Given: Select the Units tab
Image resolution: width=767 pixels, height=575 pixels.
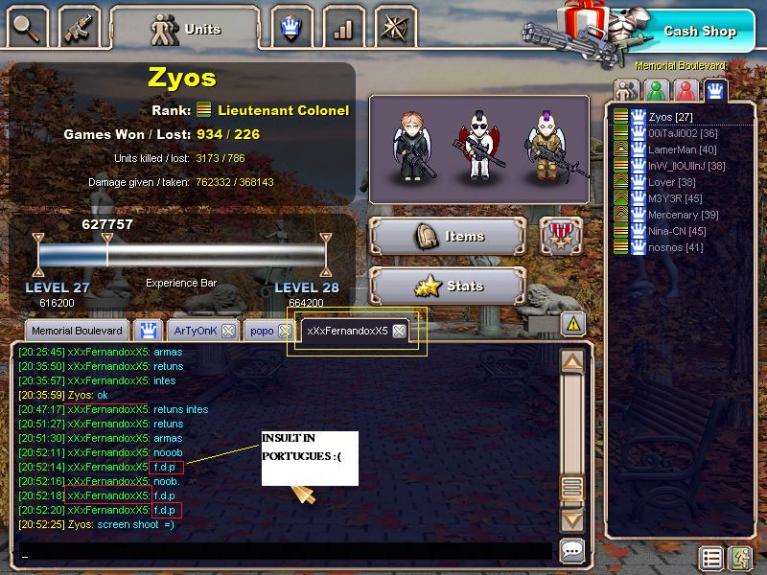Looking at the screenshot, I should [x=185, y=29].
